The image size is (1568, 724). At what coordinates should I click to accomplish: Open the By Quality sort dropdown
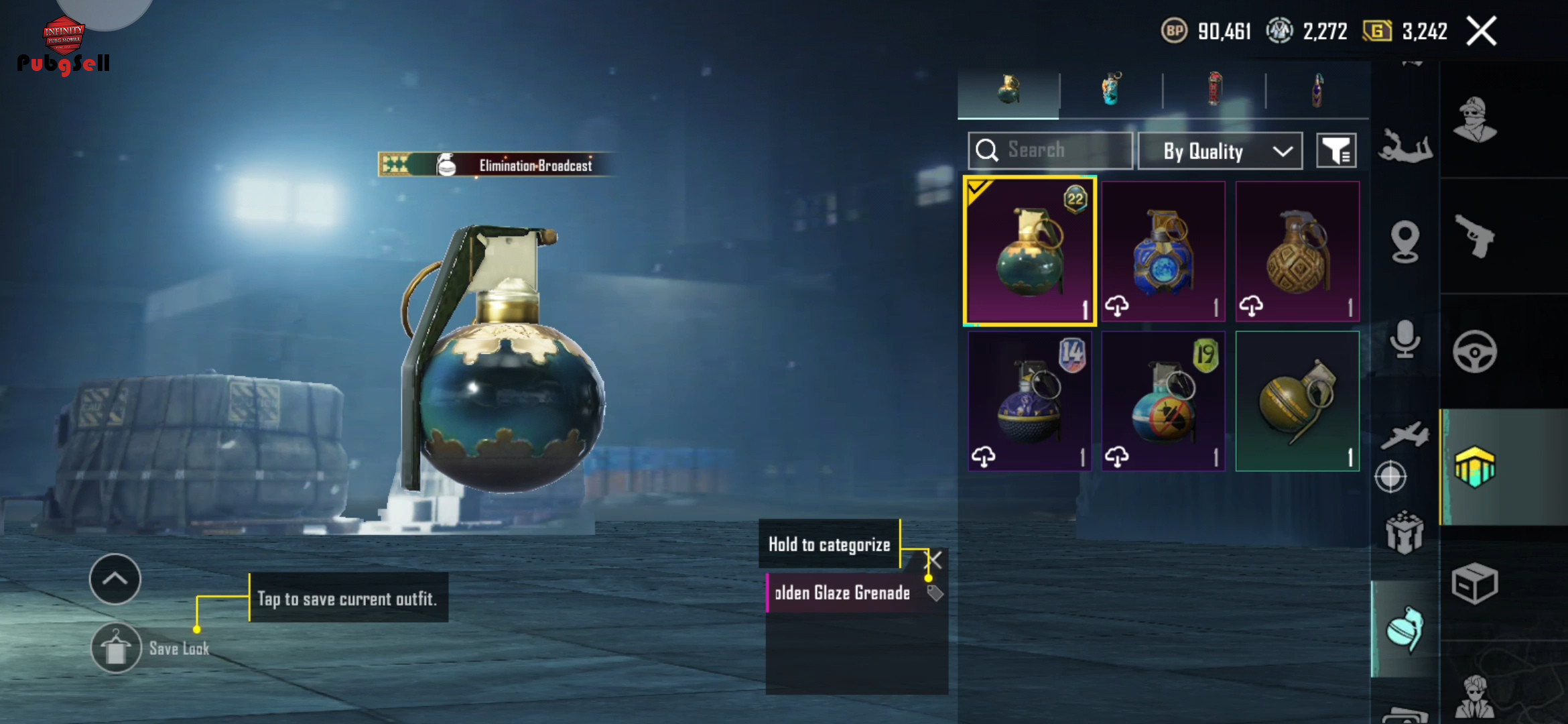pos(1220,151)
